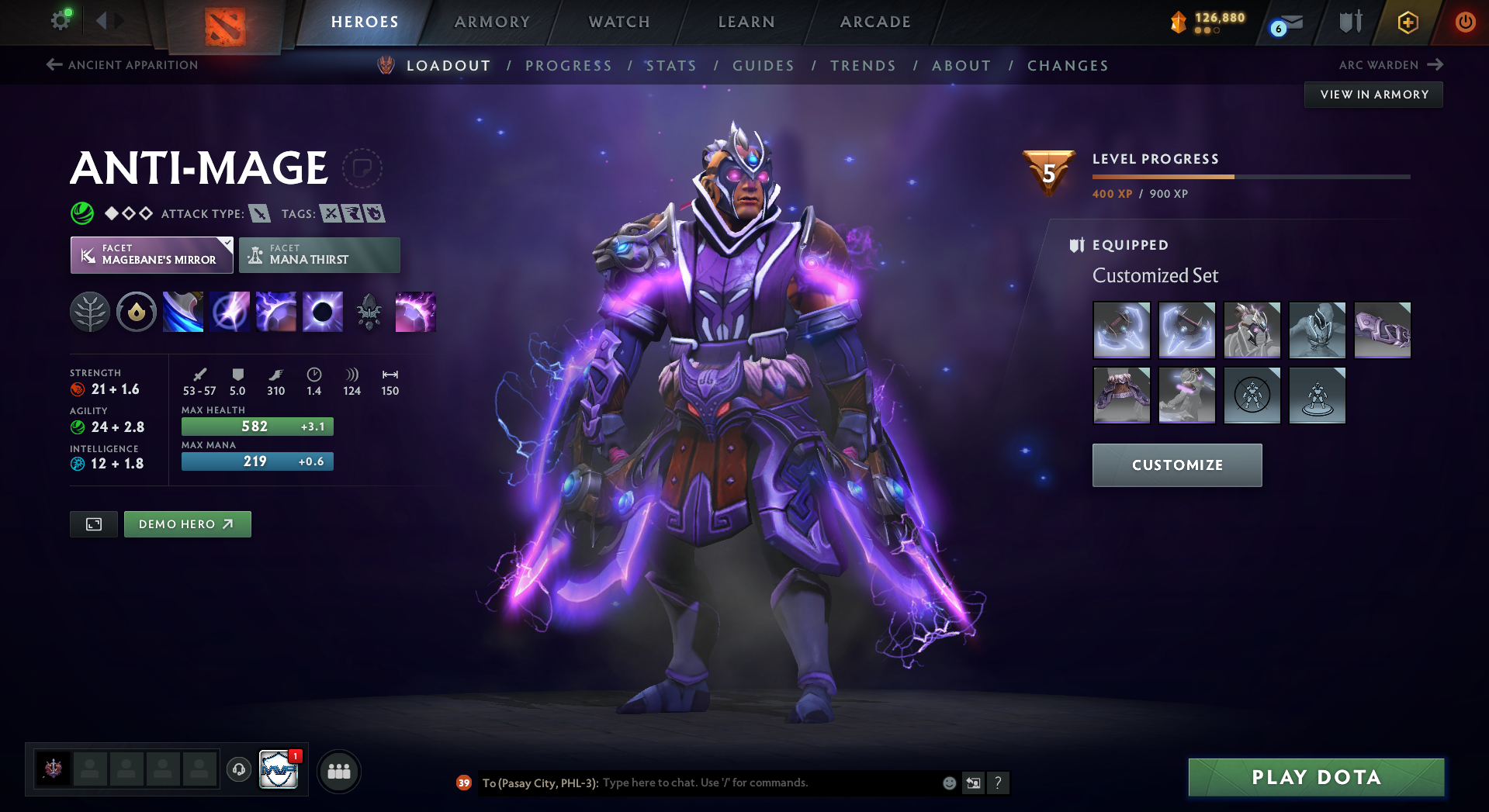Launch Demo Hero mode
Image resolution: width=1489 pixels, height=812 pixels.
click(x=187, y=524)
